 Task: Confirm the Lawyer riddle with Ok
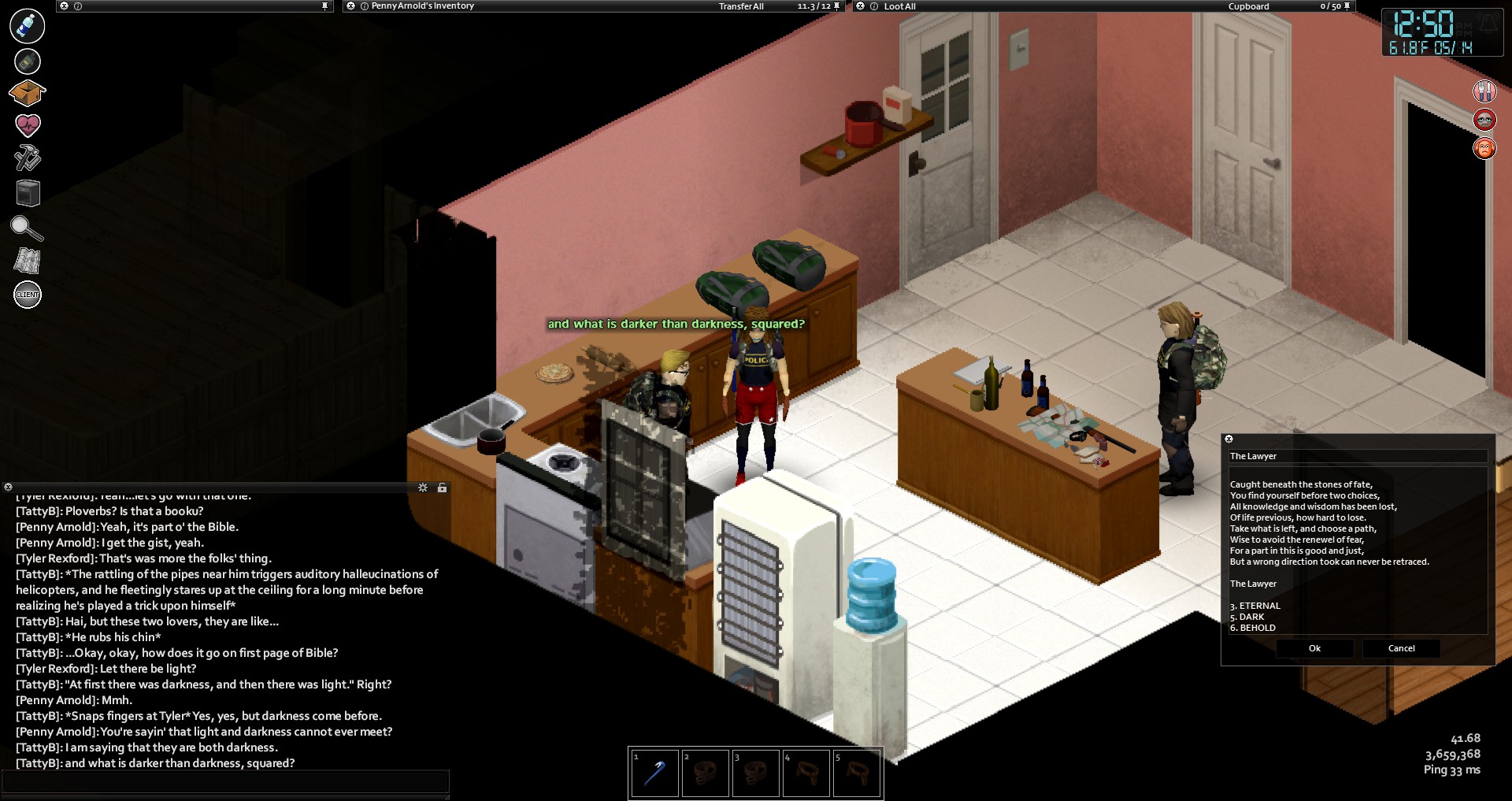tap(1314, 648)
